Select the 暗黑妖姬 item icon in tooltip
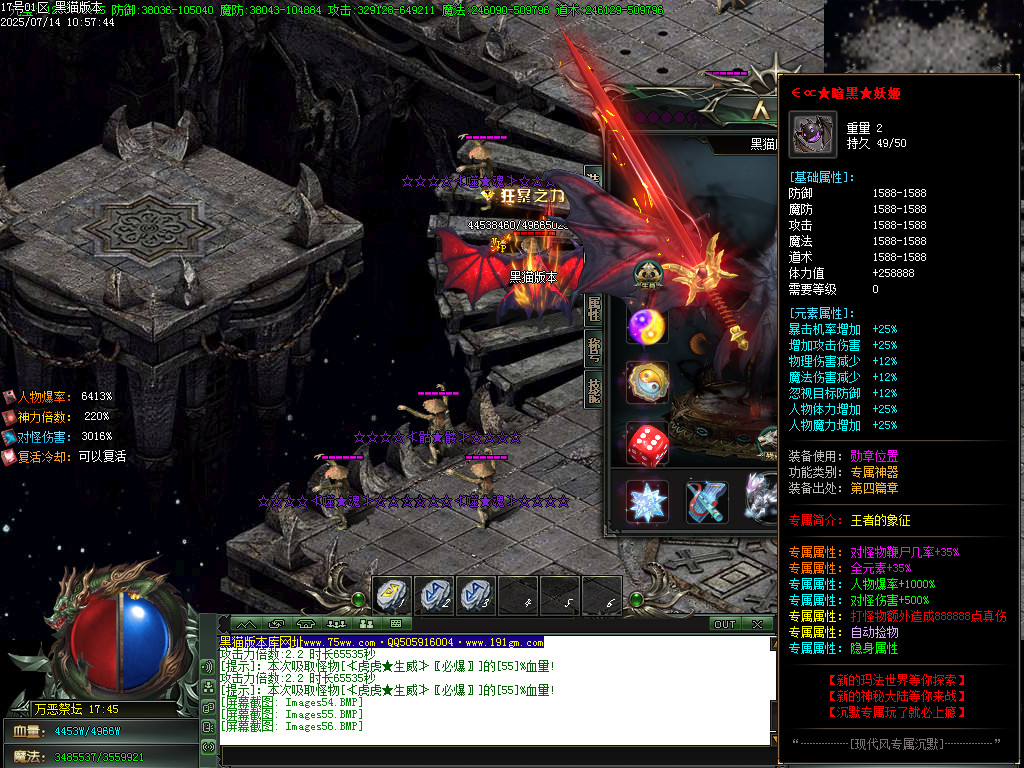 coord(812,134)
